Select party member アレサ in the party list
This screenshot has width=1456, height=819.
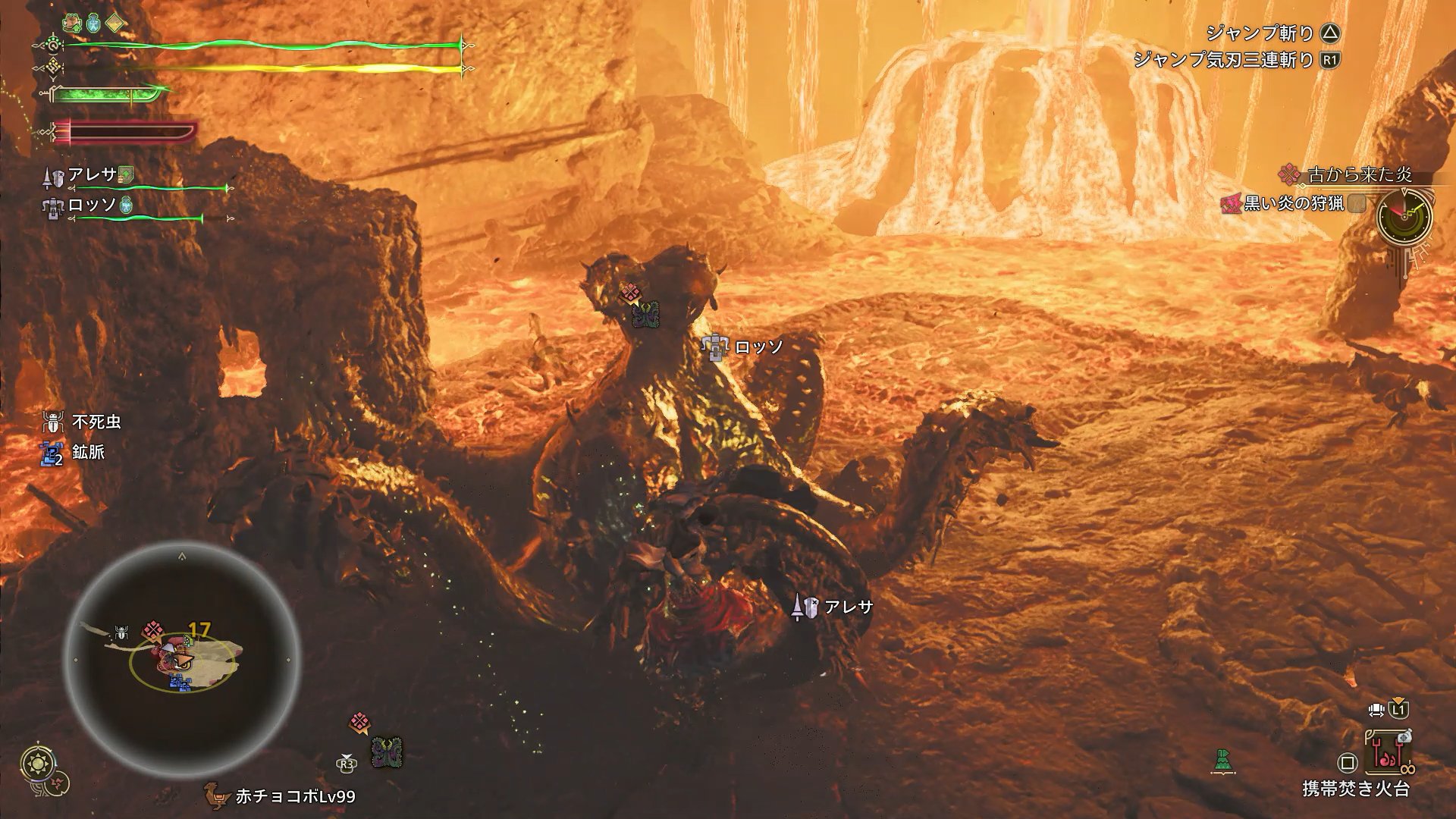pos(93,175)
